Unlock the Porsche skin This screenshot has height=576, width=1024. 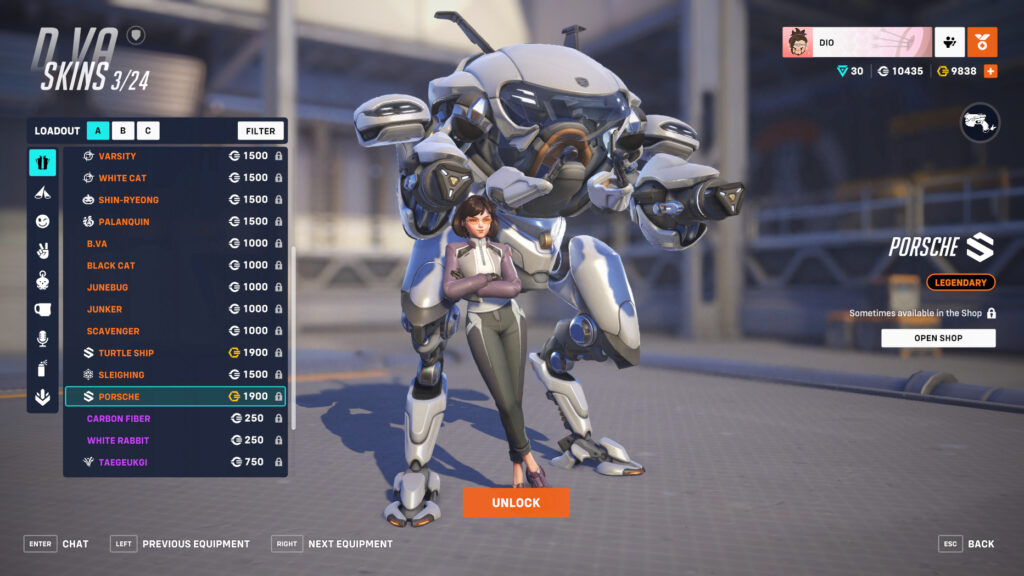(516, 502)
